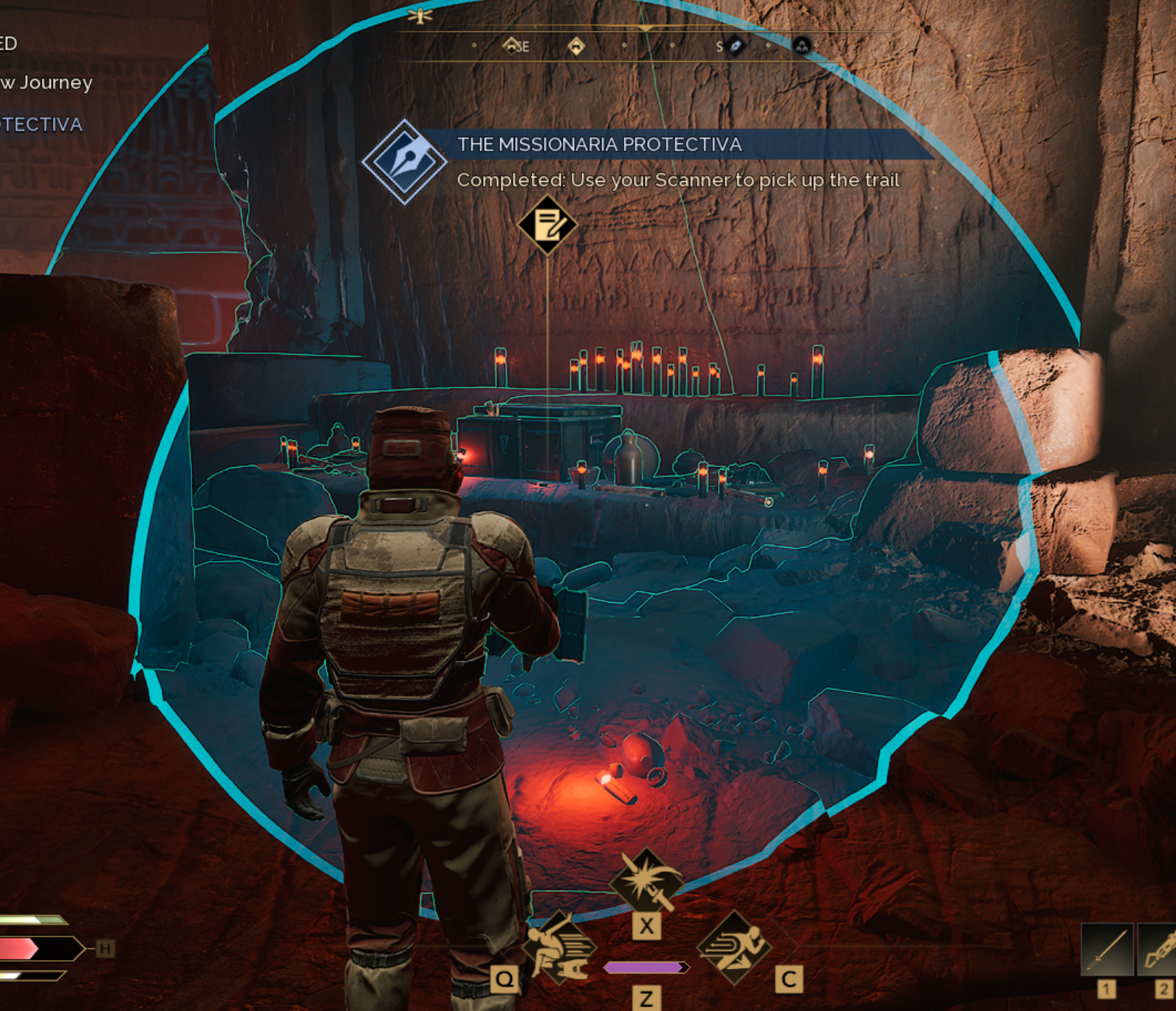Select the blue quest pen marker on compass
Viewport: 1176px width, 1011px height.
[x=735, y=46]
